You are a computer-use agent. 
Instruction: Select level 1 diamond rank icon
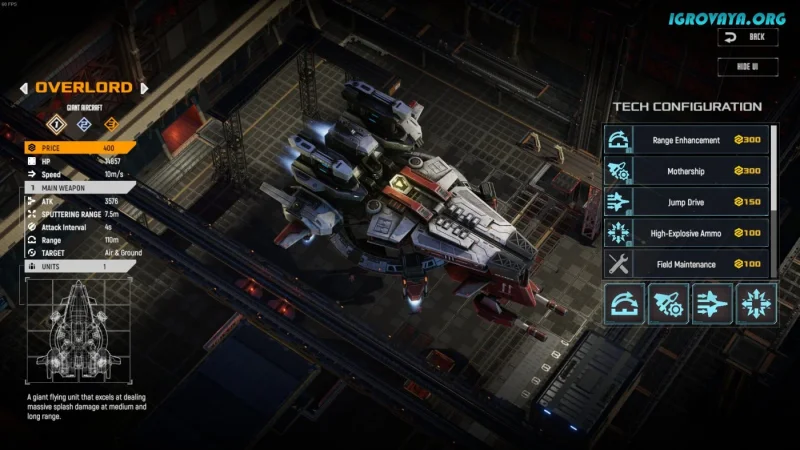coord(57,125)
